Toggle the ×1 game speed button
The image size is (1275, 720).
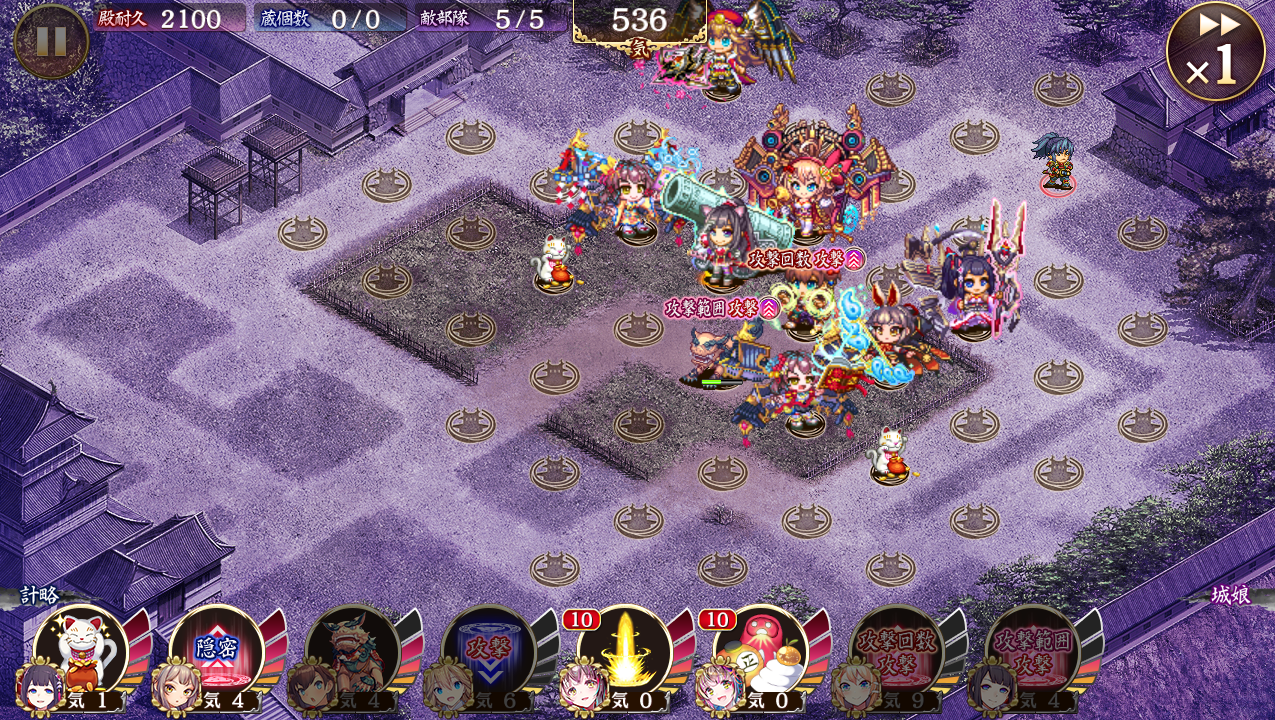click(x=1215, y=52)
